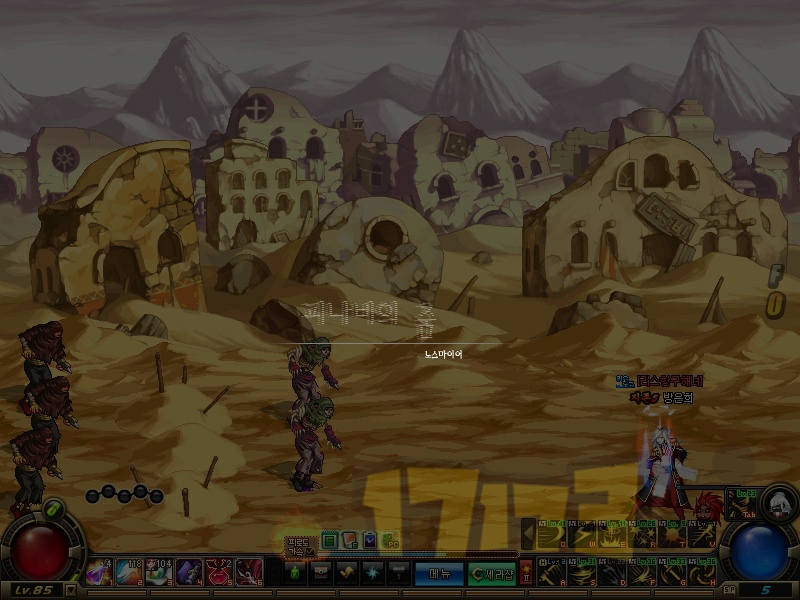This screenshot has height=600, width=800.
Task: Expand the dropdown arrow beside Lv.85
Action: tap(70, 590)
